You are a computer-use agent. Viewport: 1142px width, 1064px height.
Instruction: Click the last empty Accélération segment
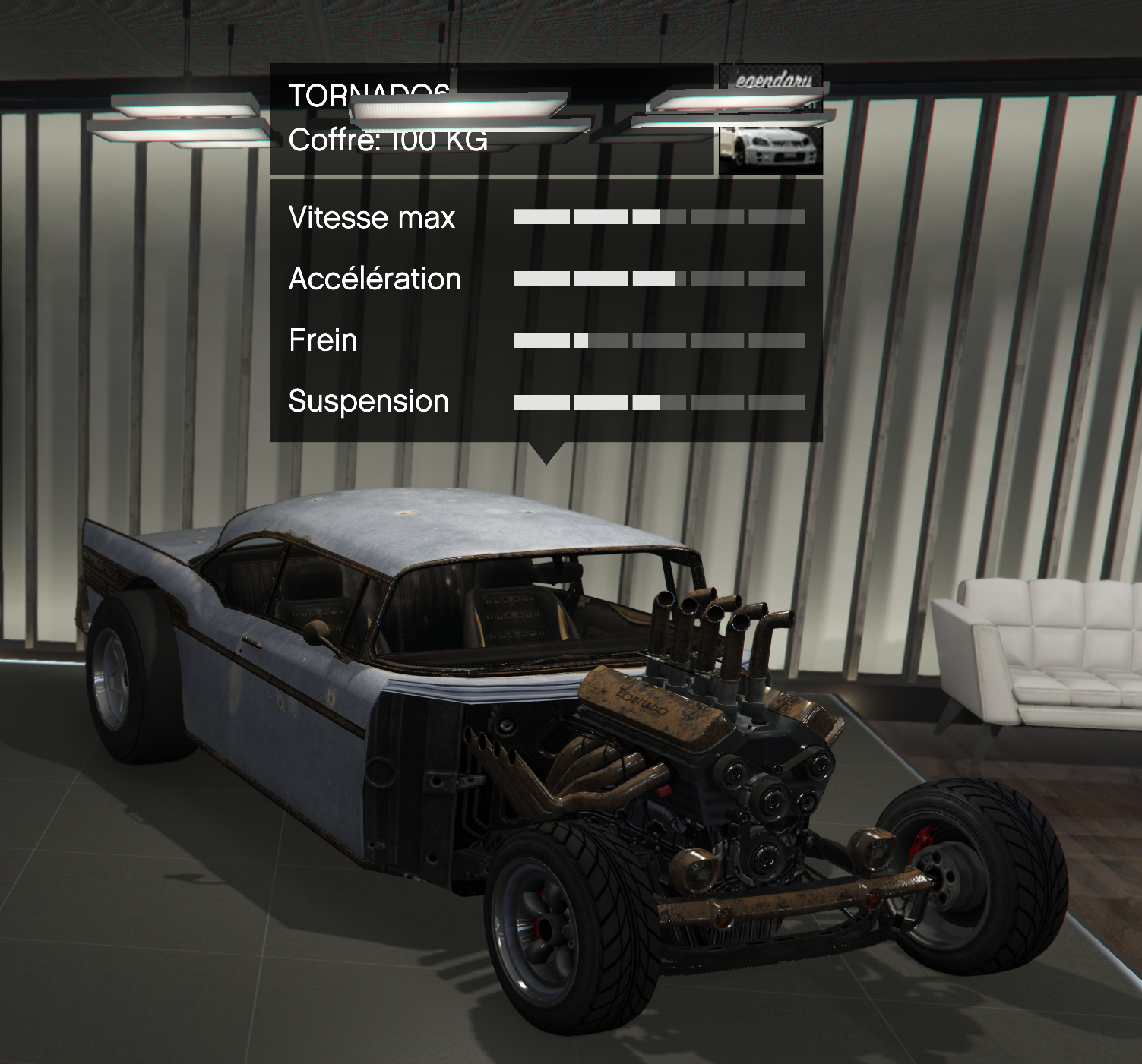(776, 278)
